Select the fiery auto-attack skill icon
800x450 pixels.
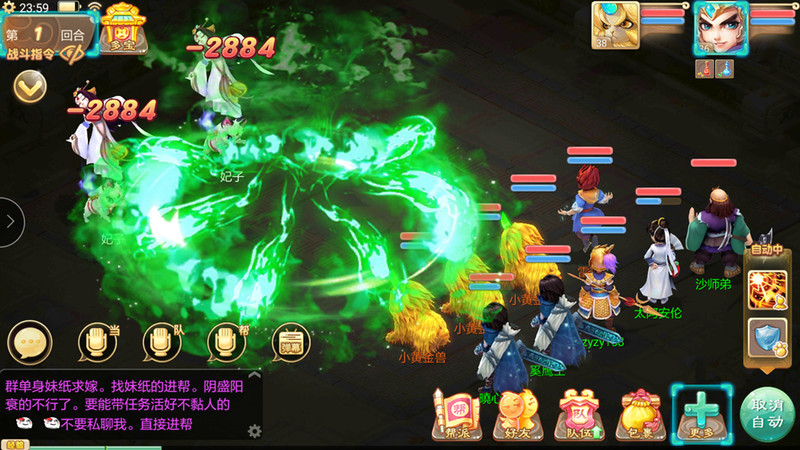(767, 286)
